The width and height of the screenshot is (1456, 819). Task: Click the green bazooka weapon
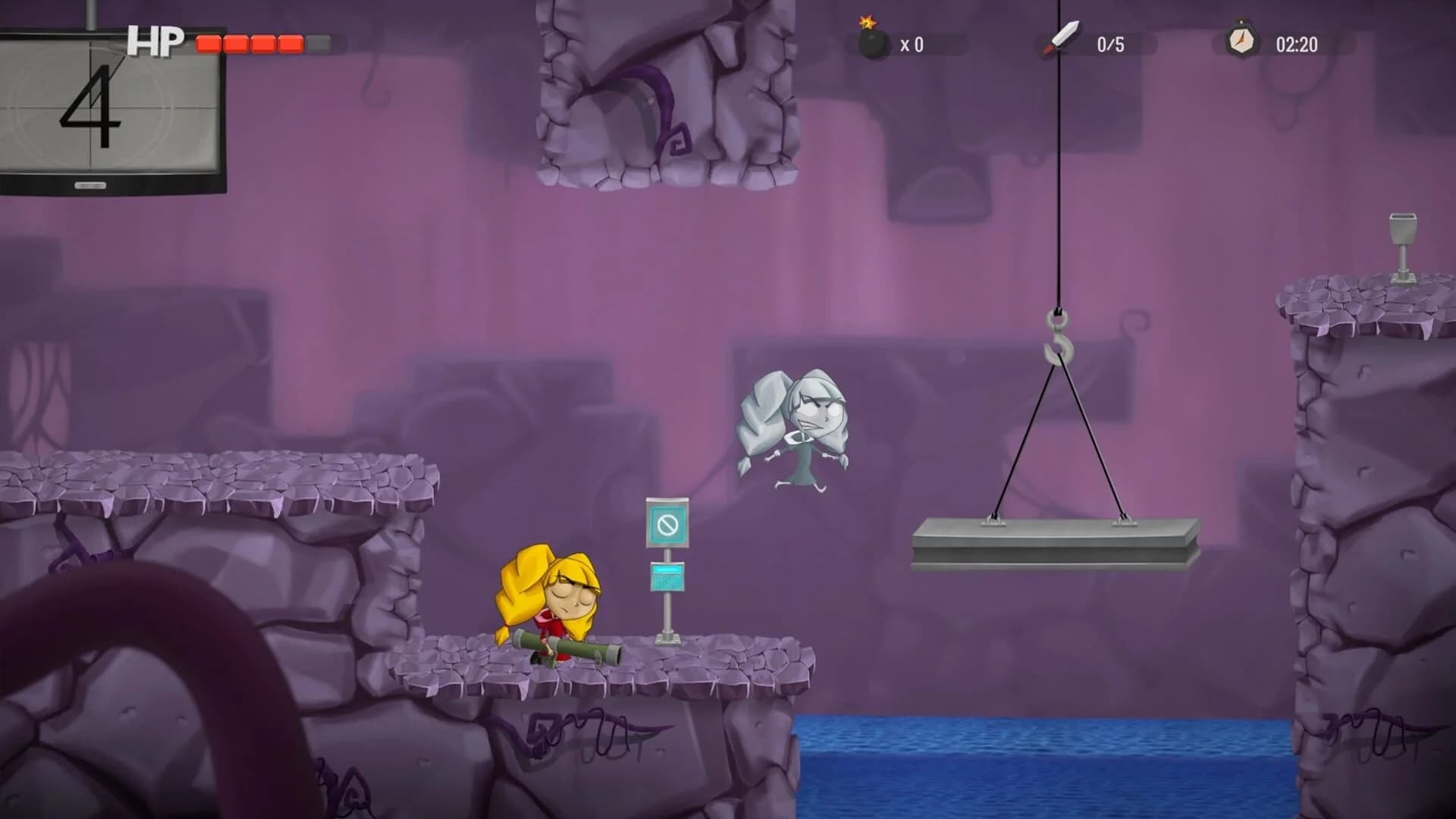click(x=576, y=648)
